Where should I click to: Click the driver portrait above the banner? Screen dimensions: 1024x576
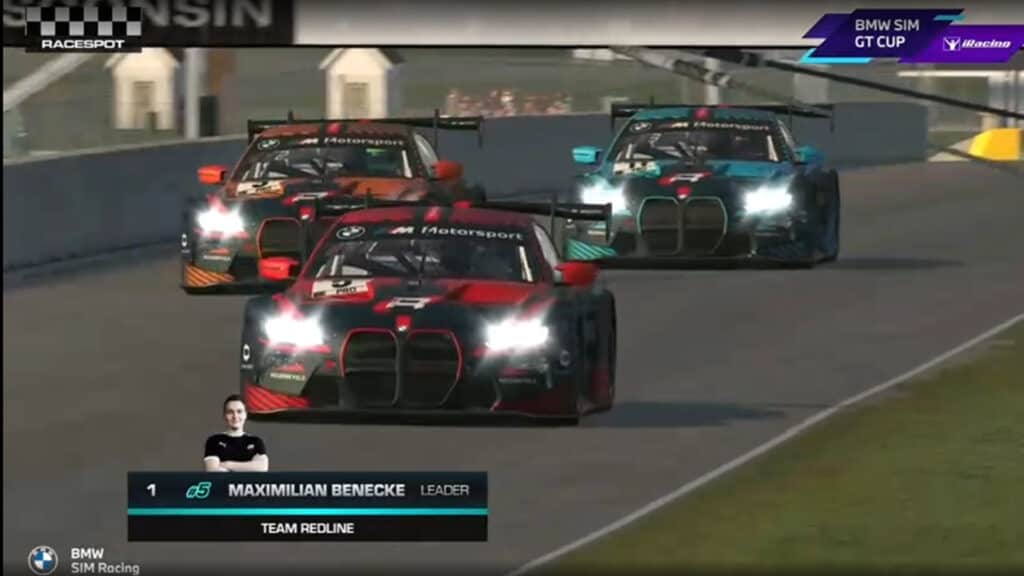pyautogui.click(x=235, y=434)
